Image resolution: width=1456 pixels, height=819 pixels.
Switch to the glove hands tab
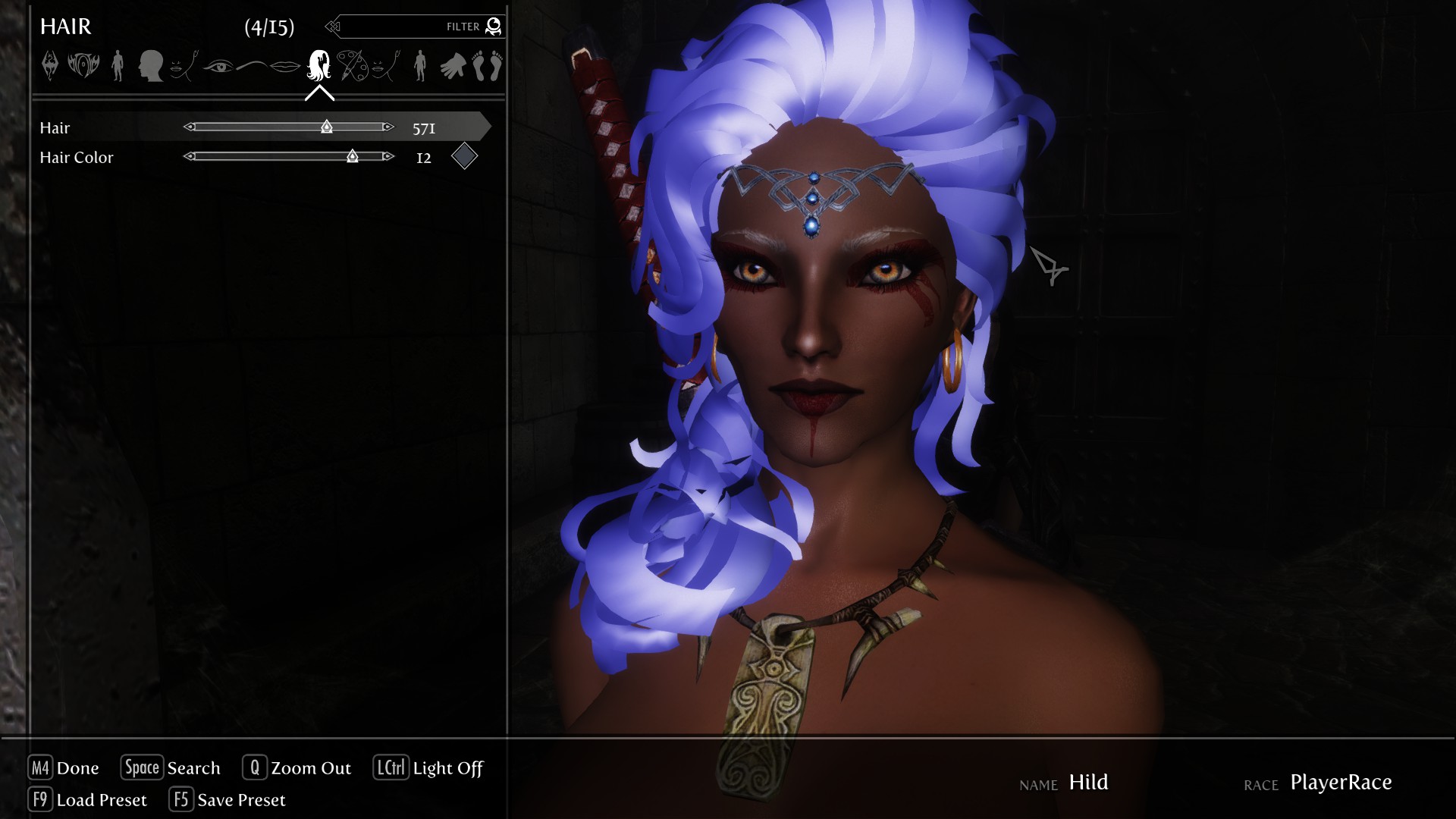453,66
